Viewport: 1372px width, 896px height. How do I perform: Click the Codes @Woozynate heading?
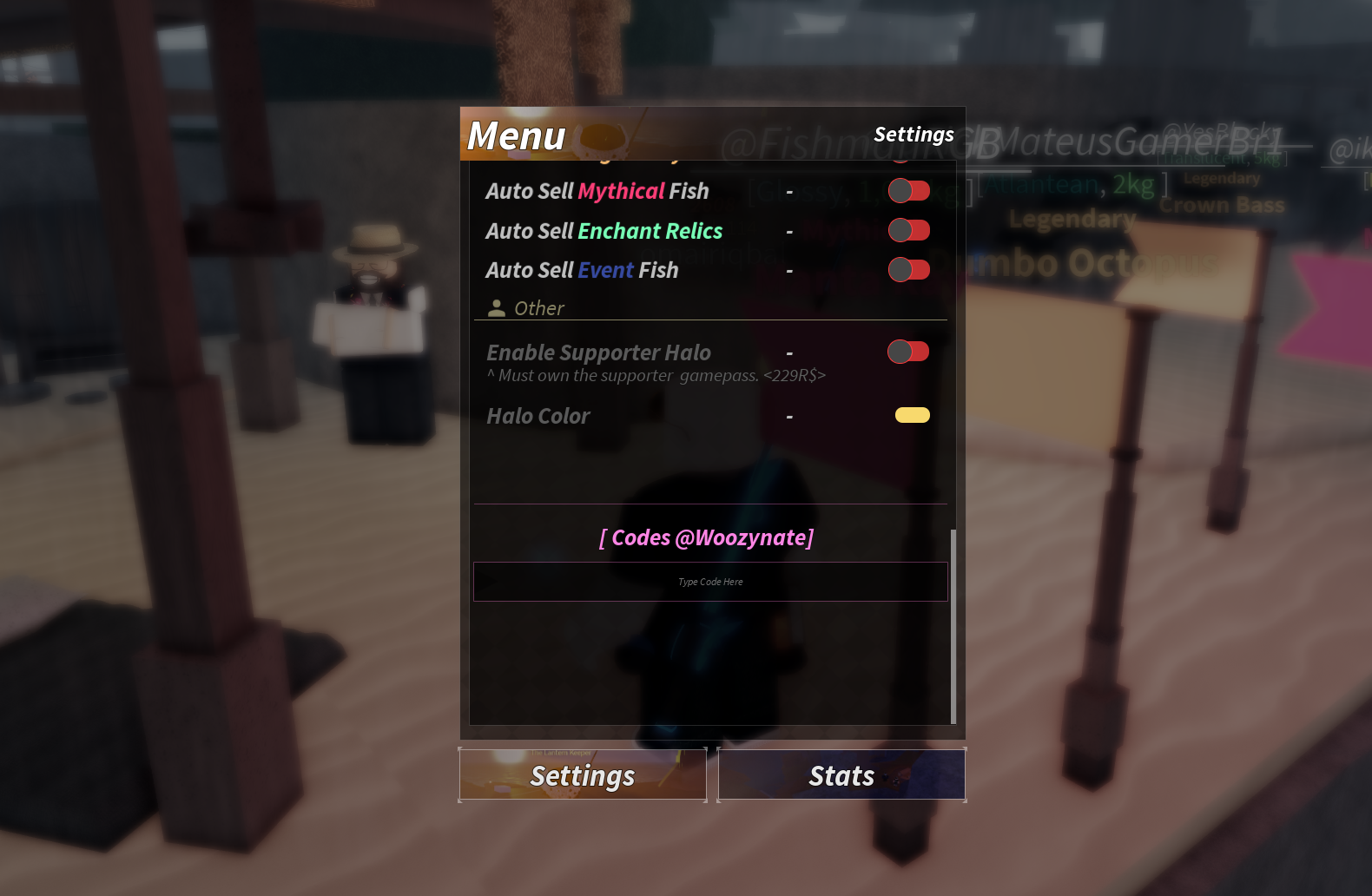pyautogui.click(x=706, y=537)
